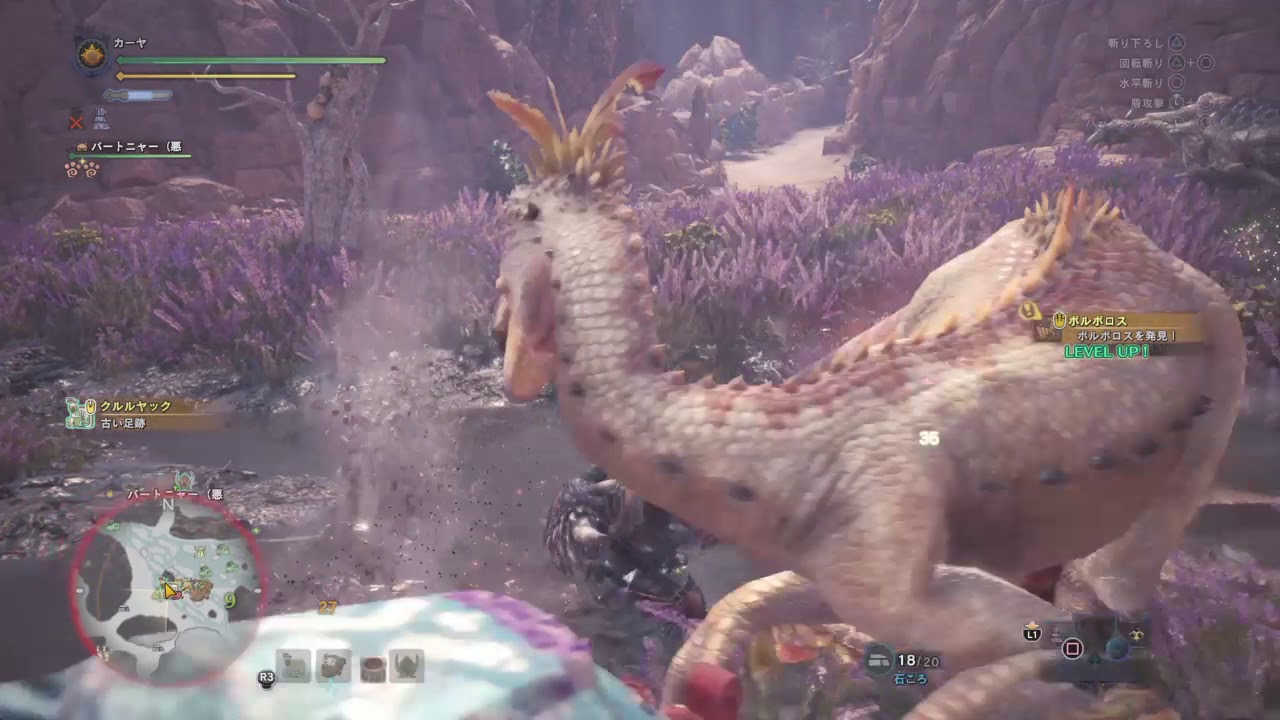The width and height of the screenshot is (1280, 720).
Task: Click the L1 item control prompt
Action: coord(1031,634)
